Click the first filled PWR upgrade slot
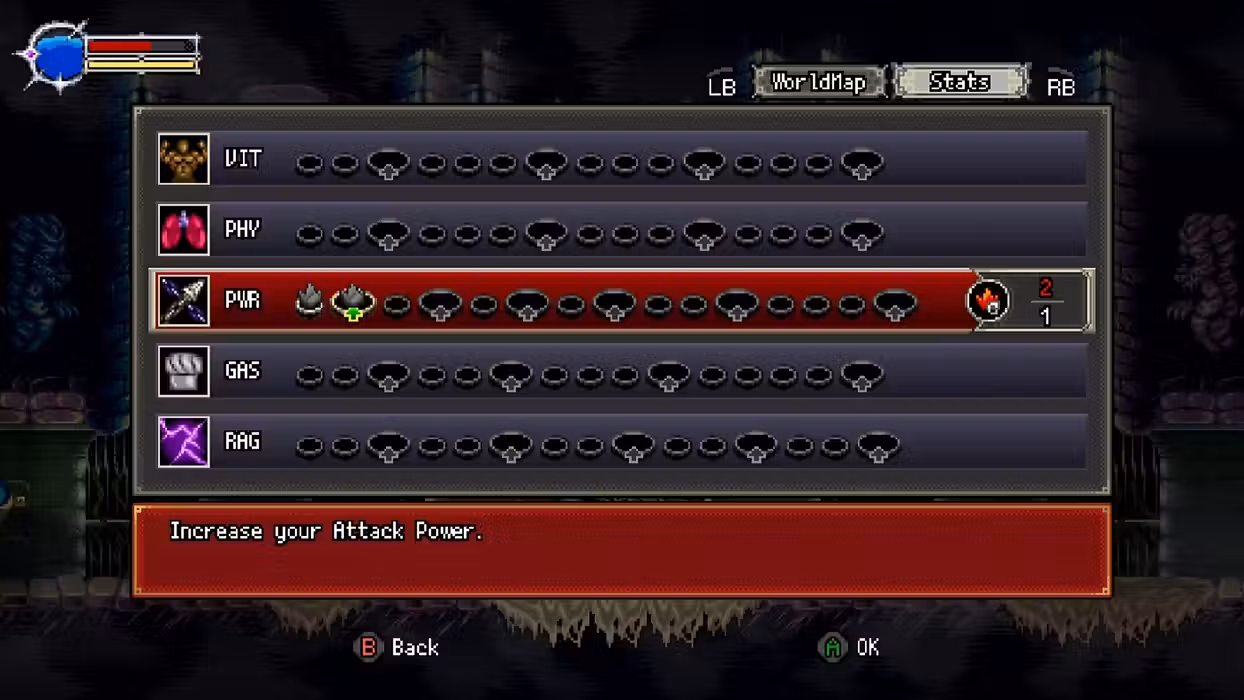The width and height of the screenshot is (1244, 700). [x=309, y=300]
